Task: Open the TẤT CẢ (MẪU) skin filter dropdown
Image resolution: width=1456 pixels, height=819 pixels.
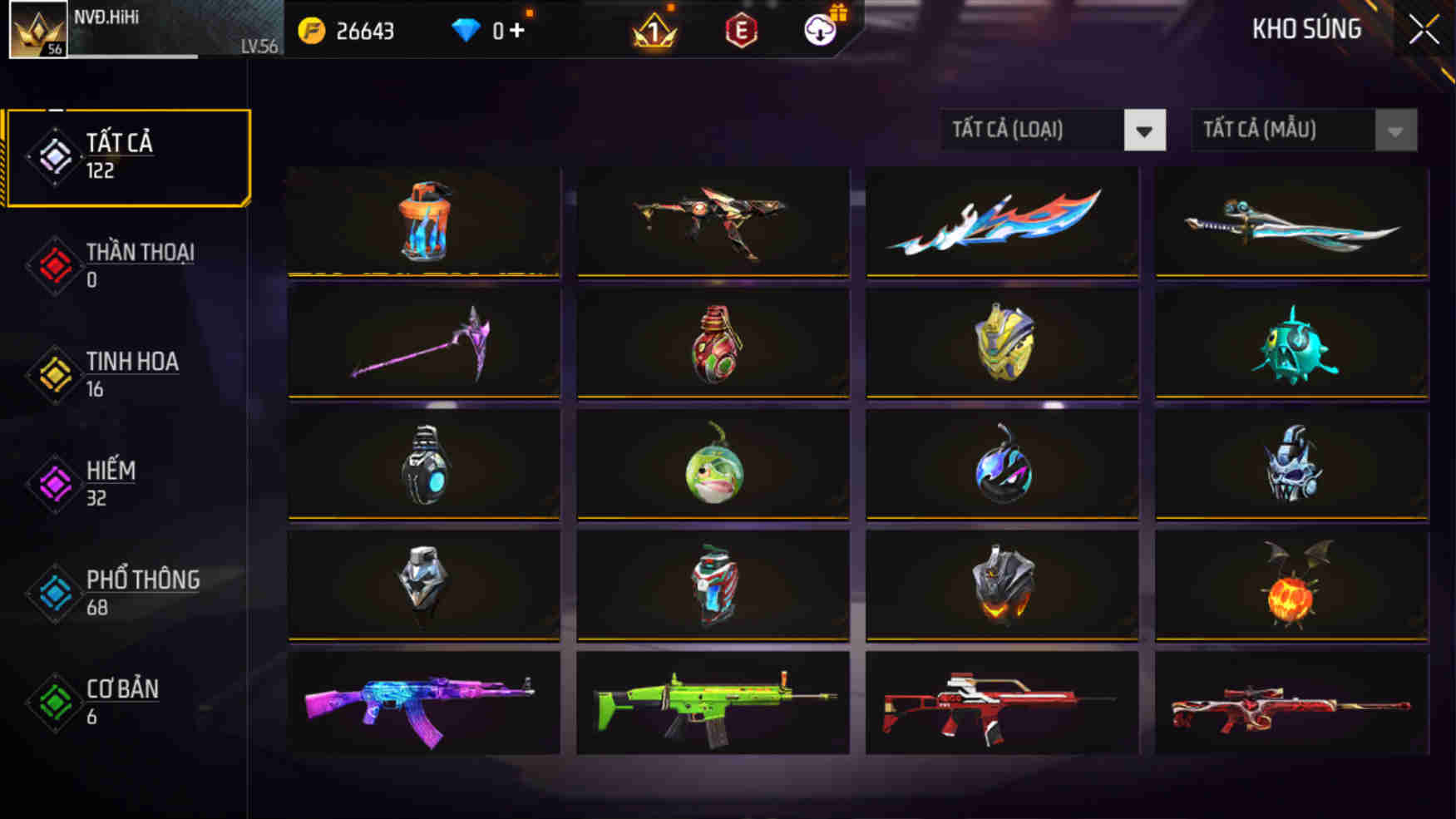Action: (x=1285, y=130)
